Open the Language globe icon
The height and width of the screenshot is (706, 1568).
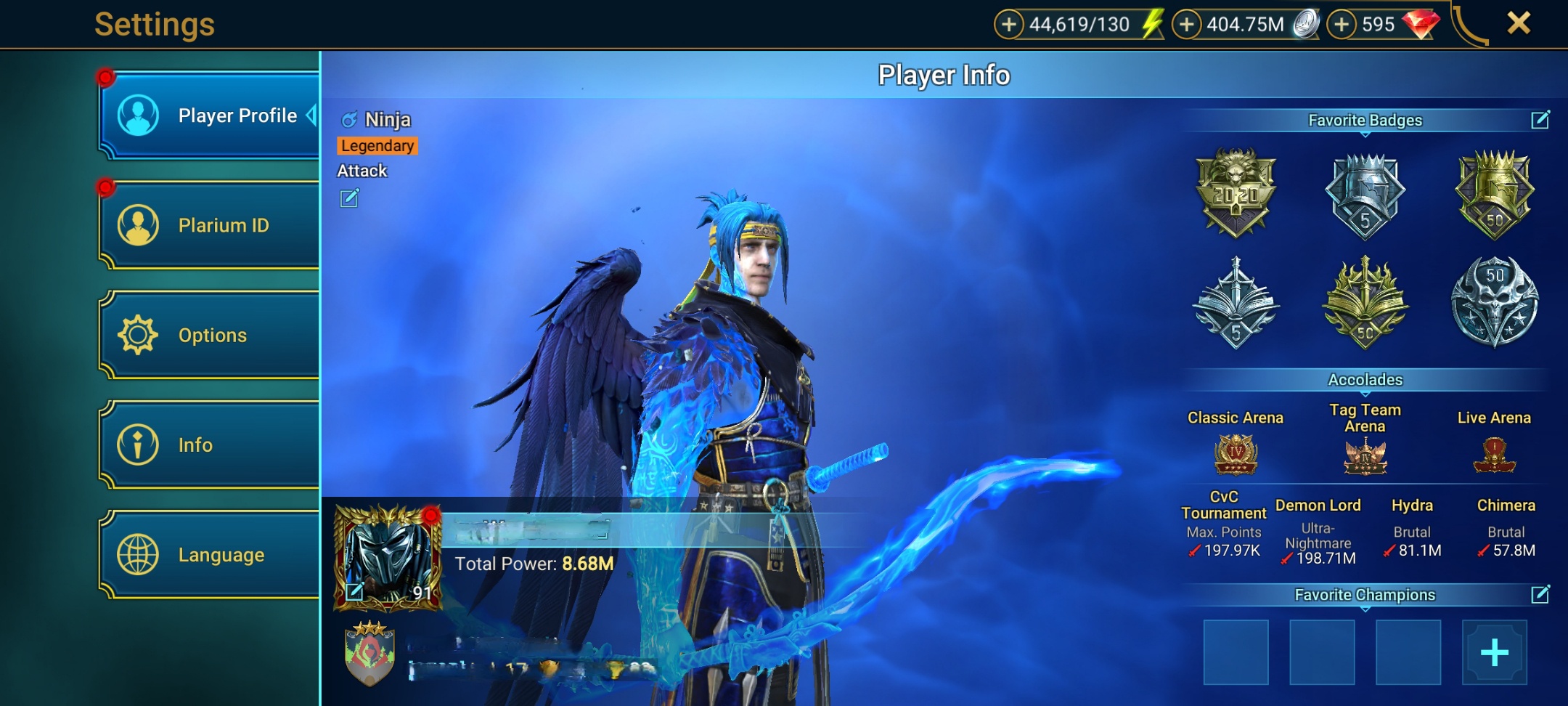pos(138,554)
